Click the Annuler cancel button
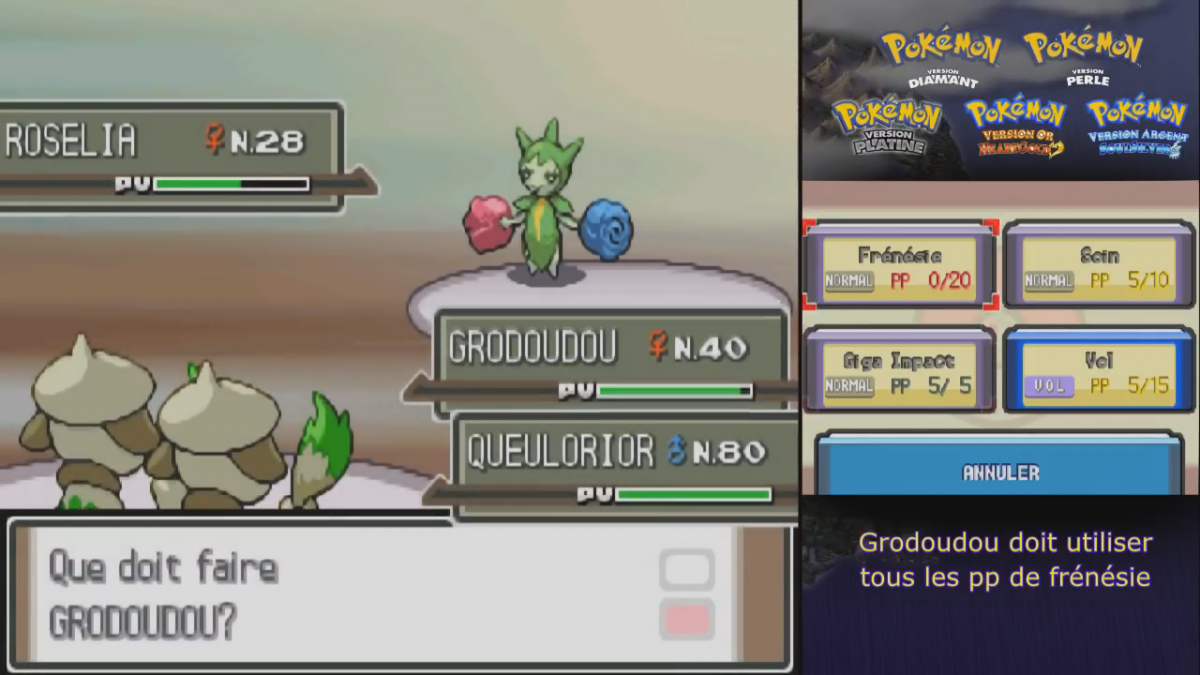 (x=1000, y=471)
